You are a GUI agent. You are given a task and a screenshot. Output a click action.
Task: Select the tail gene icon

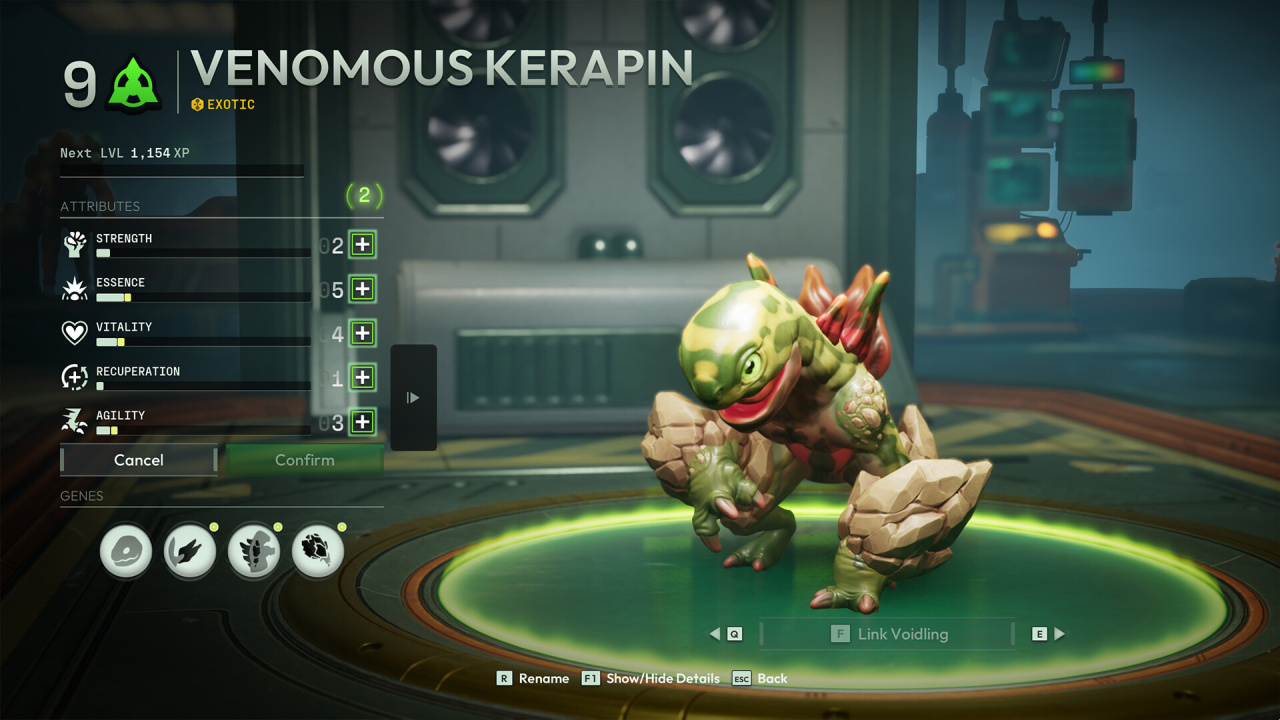[x=190, y=551]
